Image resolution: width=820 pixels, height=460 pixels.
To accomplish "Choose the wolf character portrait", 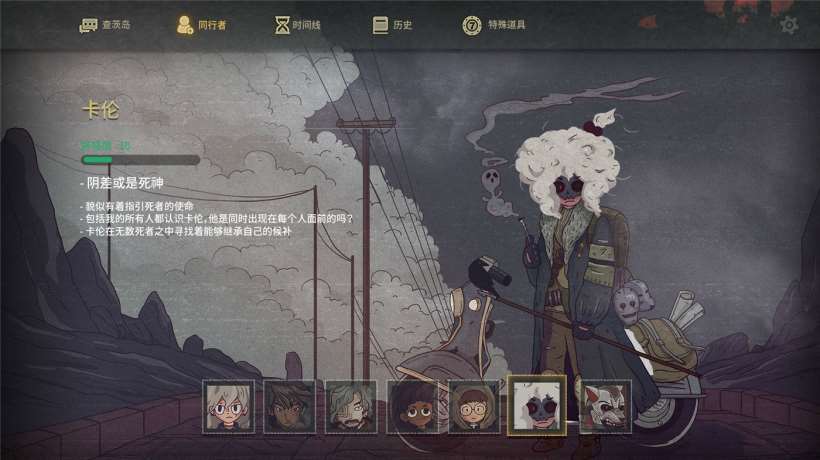I will [x=605, y=406].
